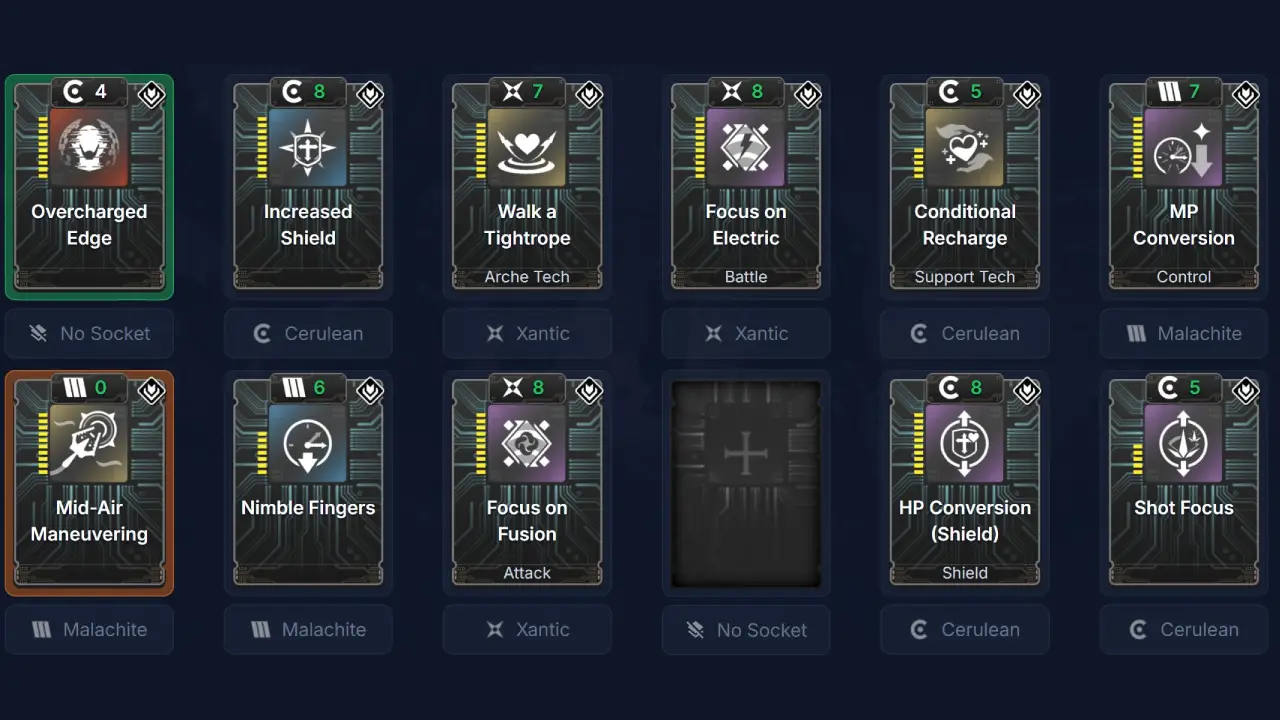The height and width of the screenshot is (720, 1280).
Task: Open the Malachite socket selector under MP Conversion
Action: pos(1184,334)
